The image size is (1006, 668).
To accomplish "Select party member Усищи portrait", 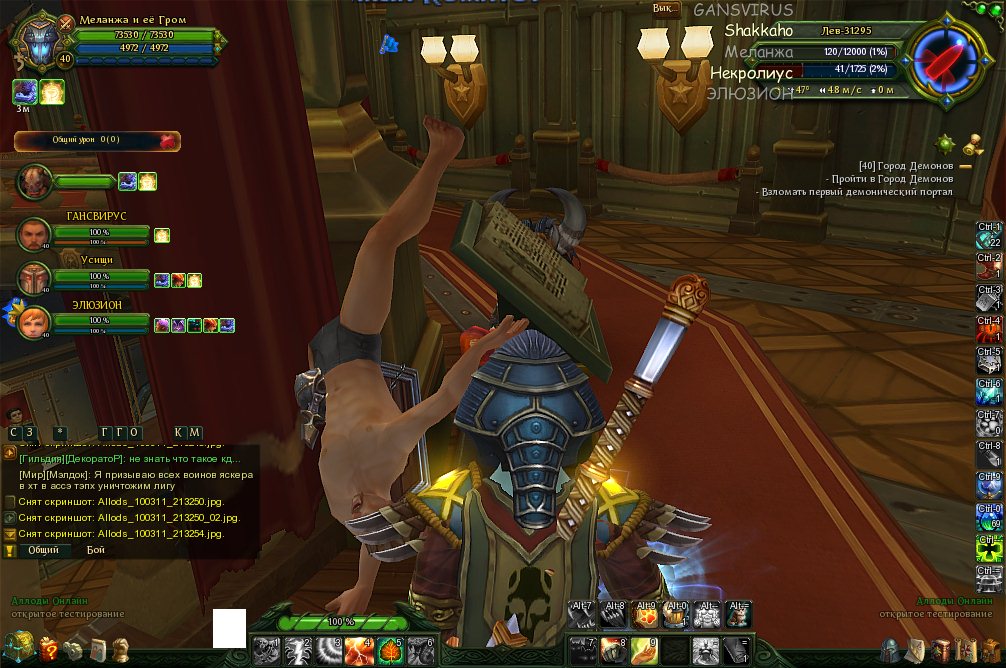I will (34, 278).
